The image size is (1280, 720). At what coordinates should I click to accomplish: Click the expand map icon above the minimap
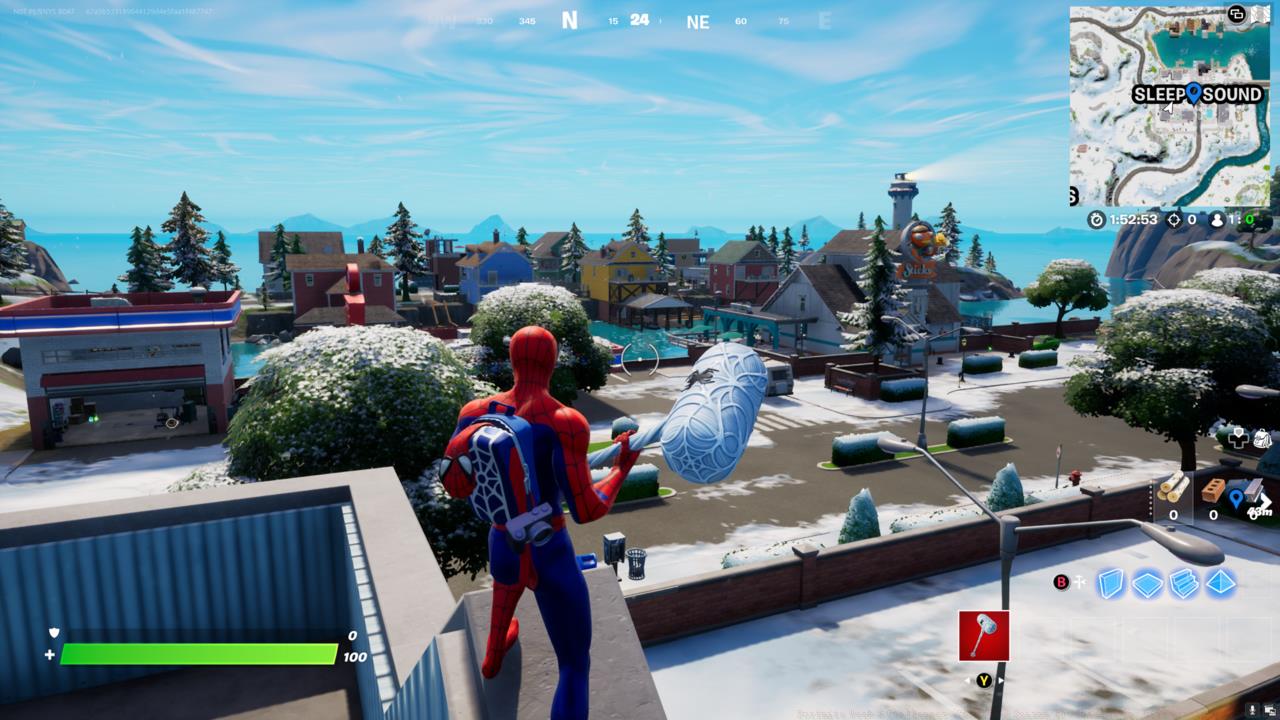pos(1237,15)
